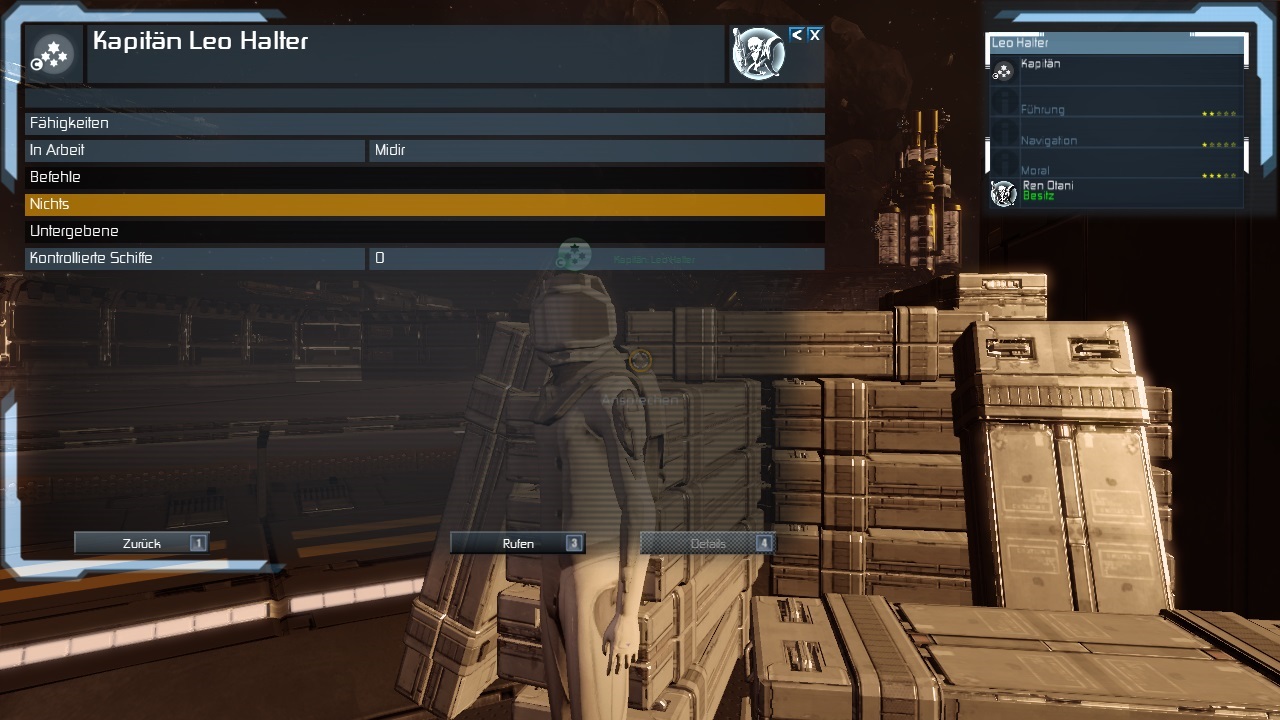The height and width of the screenshot is (720, 1280).
Task: Select the highlighted Nichts order row
Action: point(424,204)
